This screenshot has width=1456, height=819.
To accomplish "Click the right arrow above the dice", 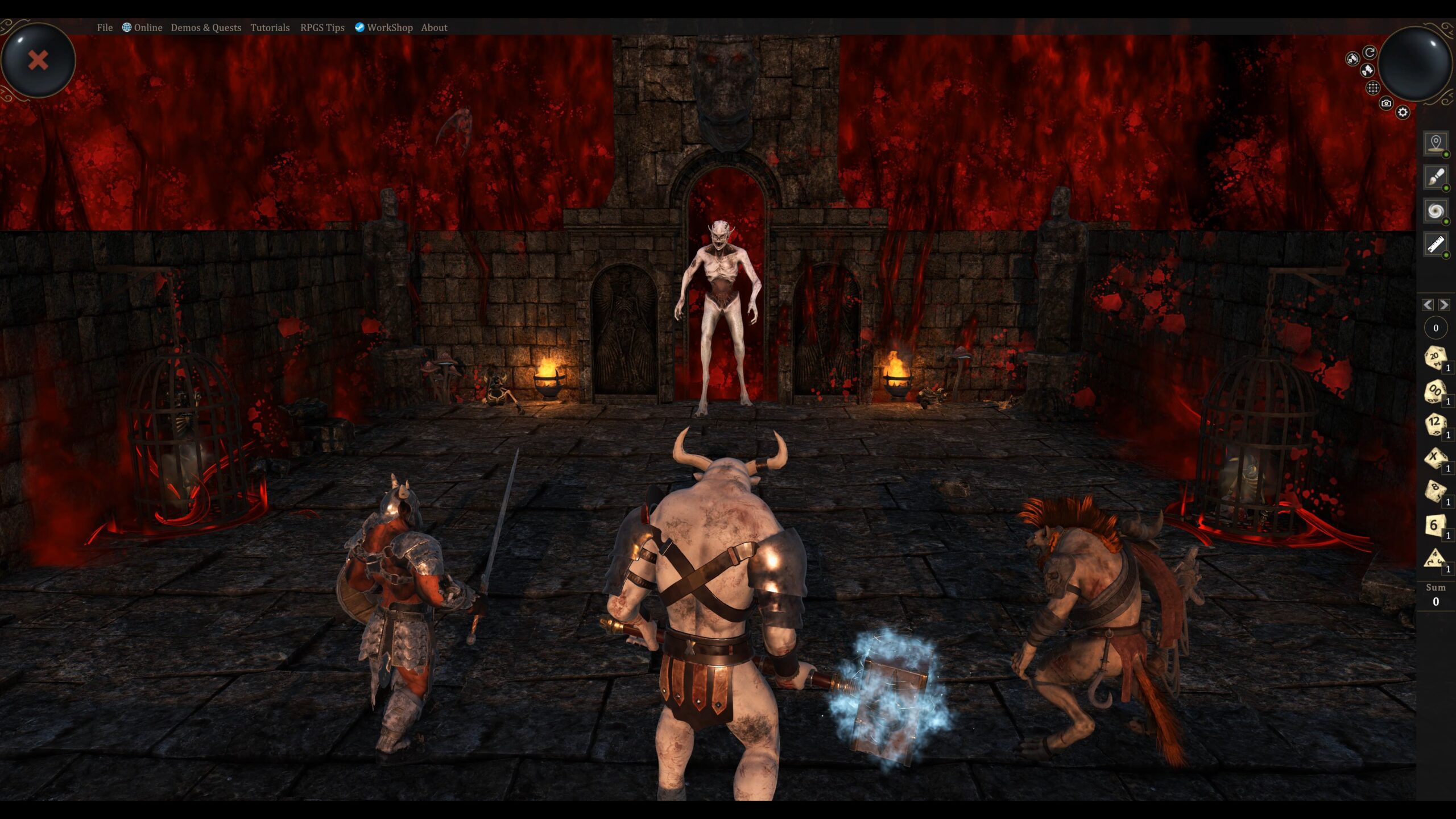I will point(1443,305).
